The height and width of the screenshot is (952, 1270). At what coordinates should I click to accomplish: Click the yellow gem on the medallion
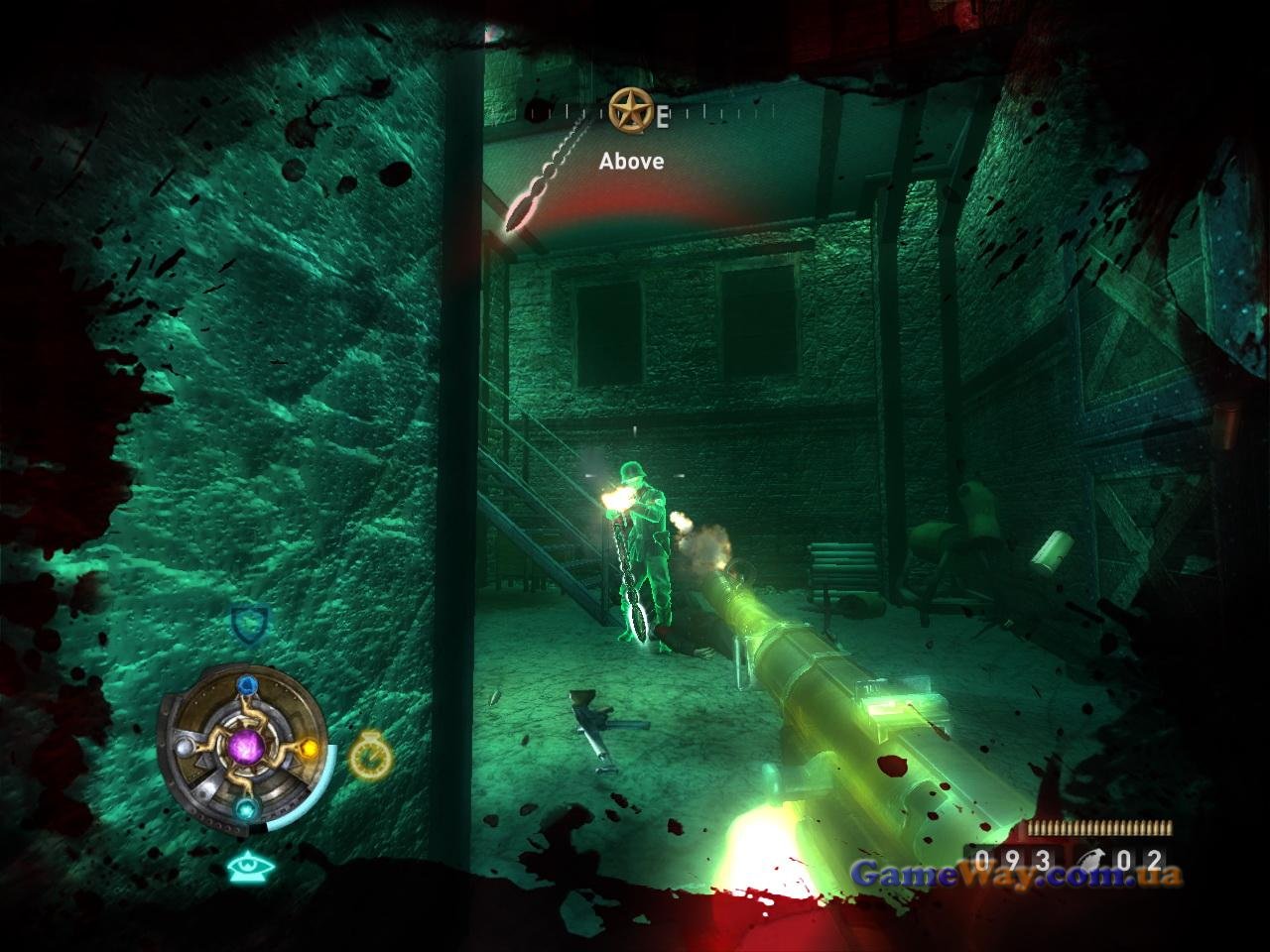click(309, 747)
